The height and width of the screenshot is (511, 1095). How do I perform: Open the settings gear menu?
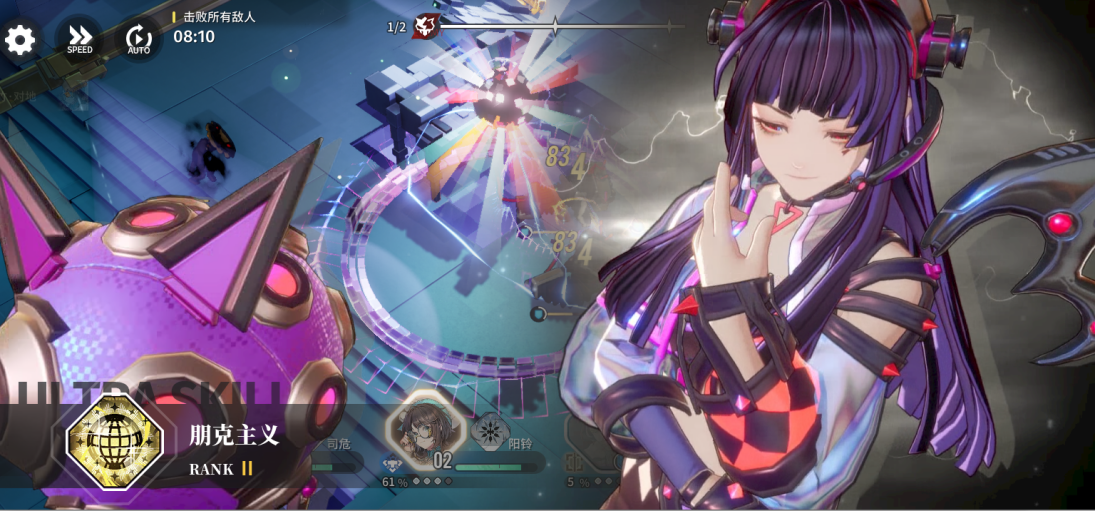(x=20, y=40)
